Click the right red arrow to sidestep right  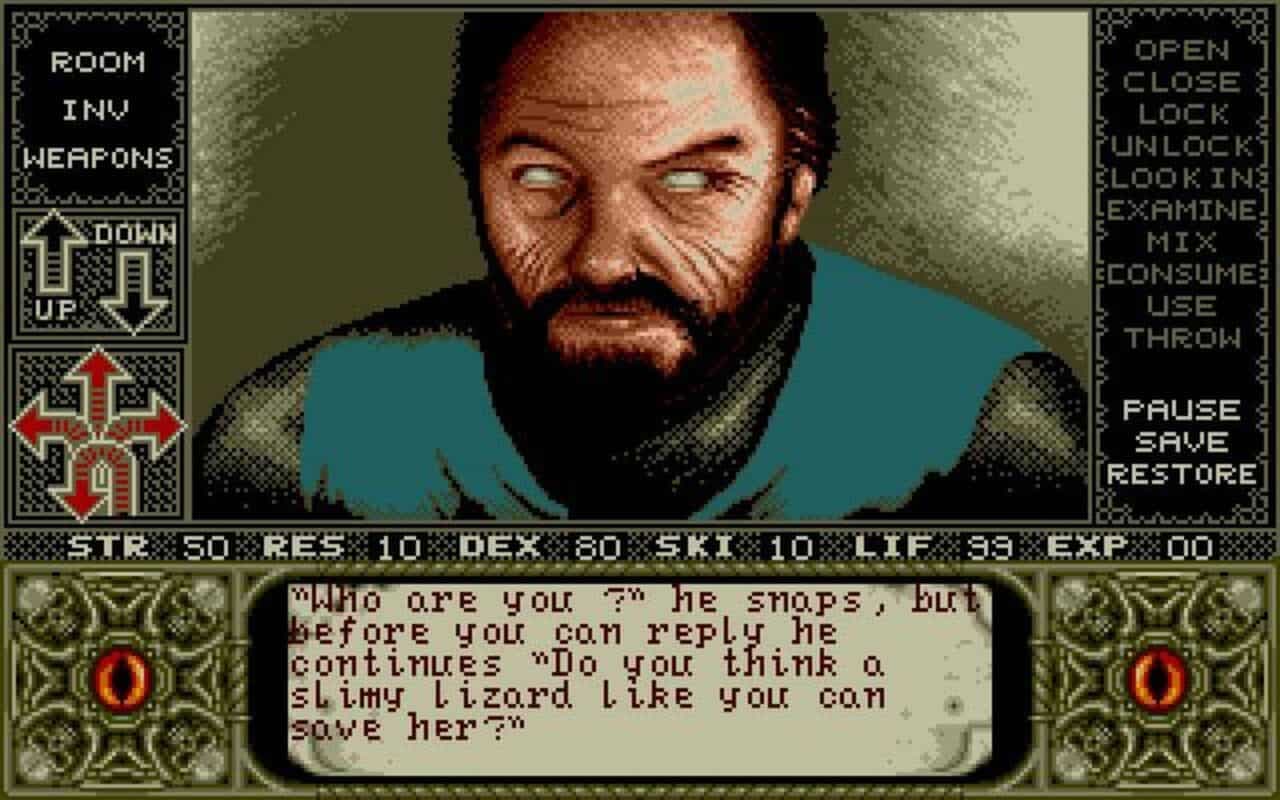tap(163, 424)
